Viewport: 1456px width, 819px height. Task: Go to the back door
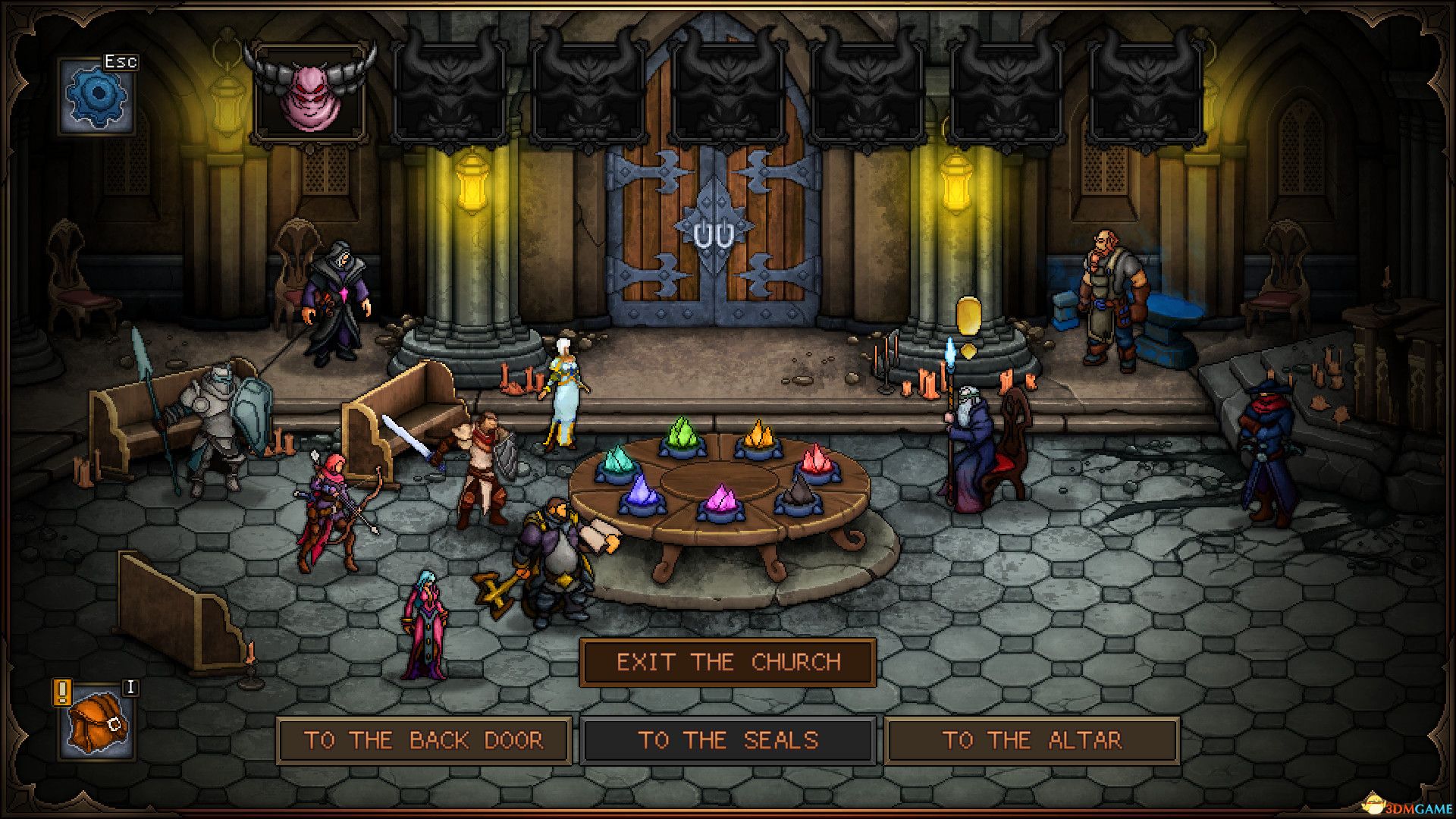coord(424,740)
